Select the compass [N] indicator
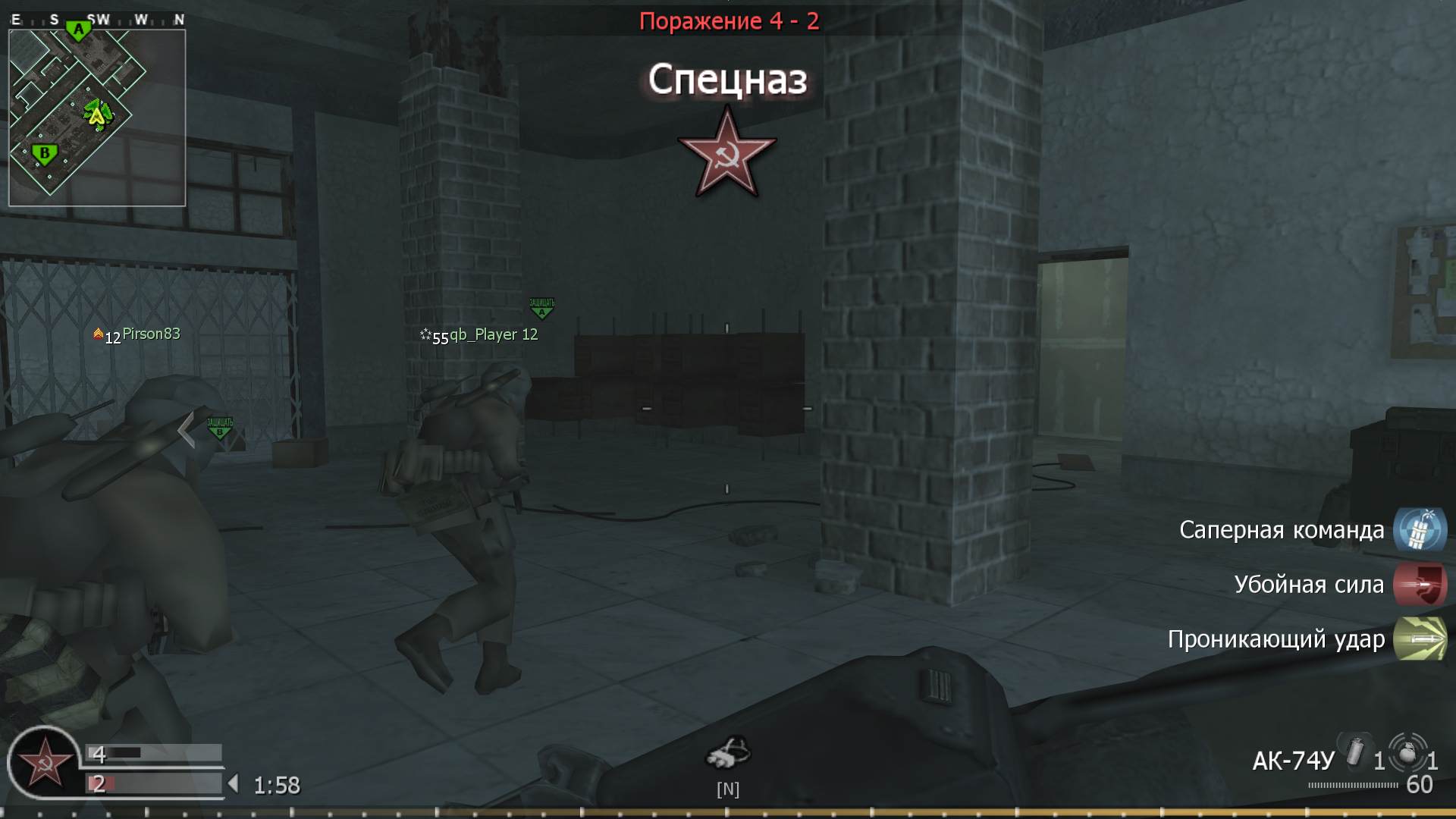The height and width of the screenshot is (819, 1456). 729,789
